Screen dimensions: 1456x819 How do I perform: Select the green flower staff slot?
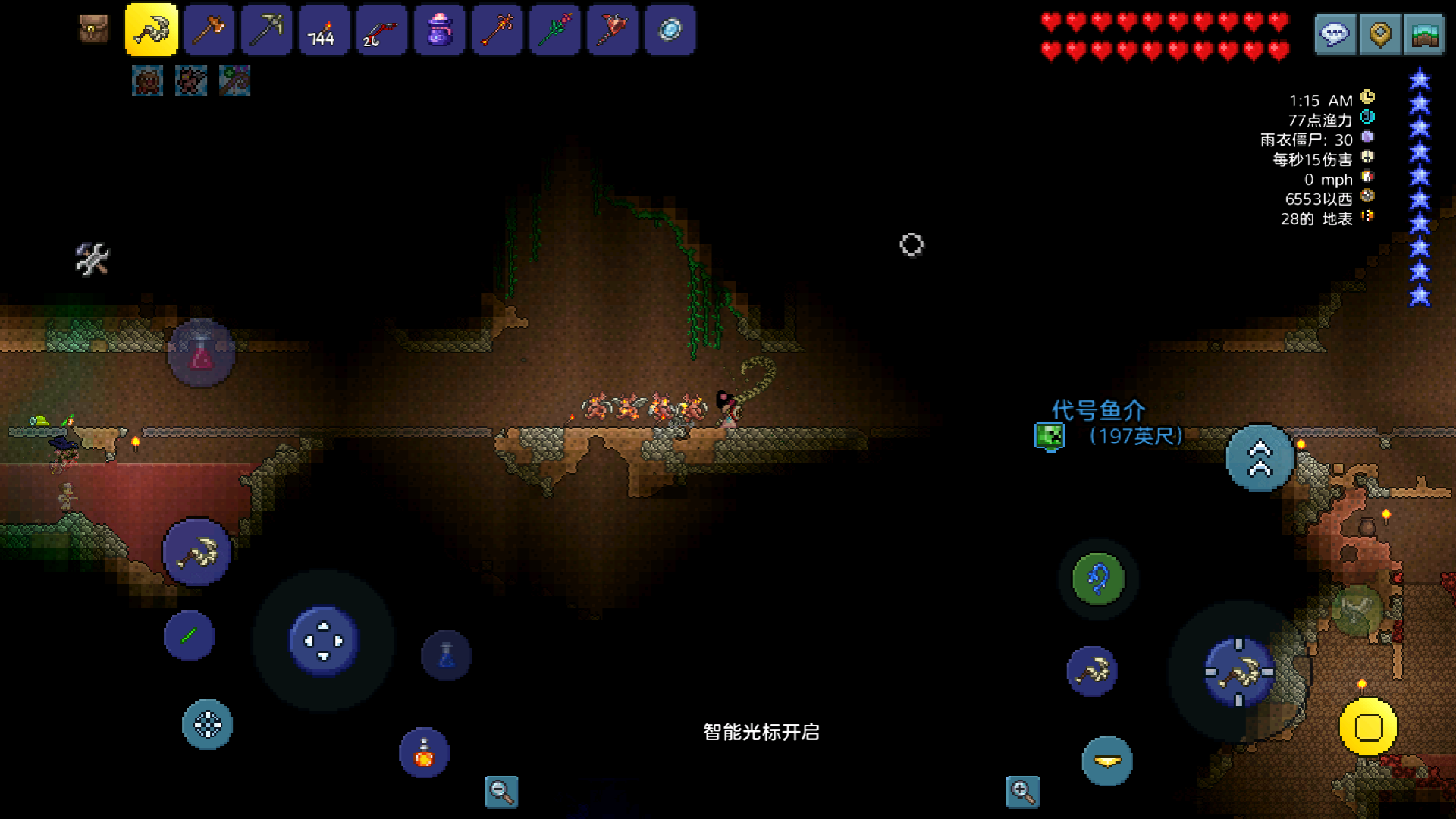[x=554, y=30]
